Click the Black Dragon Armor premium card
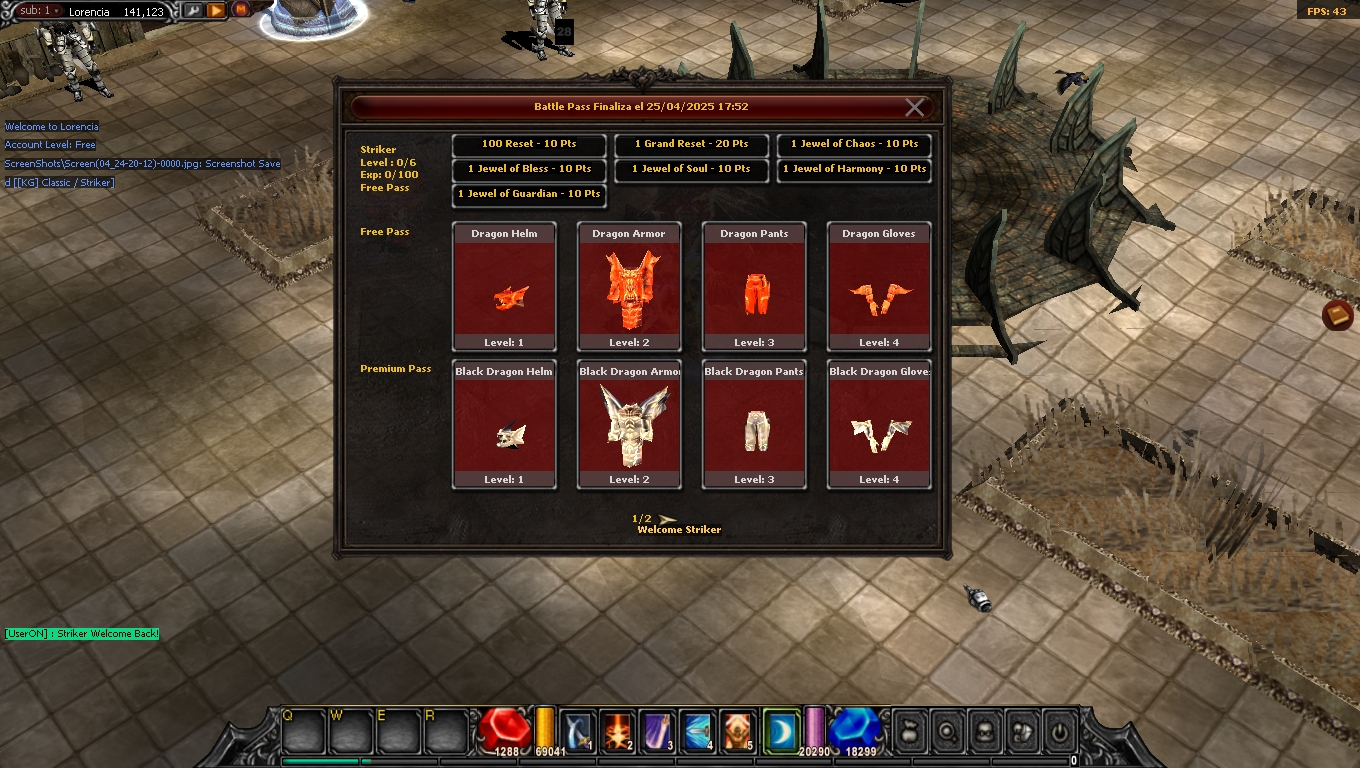Image resolution: width=1360 pixels, height=768 pixels. click(x=629, y=425)
